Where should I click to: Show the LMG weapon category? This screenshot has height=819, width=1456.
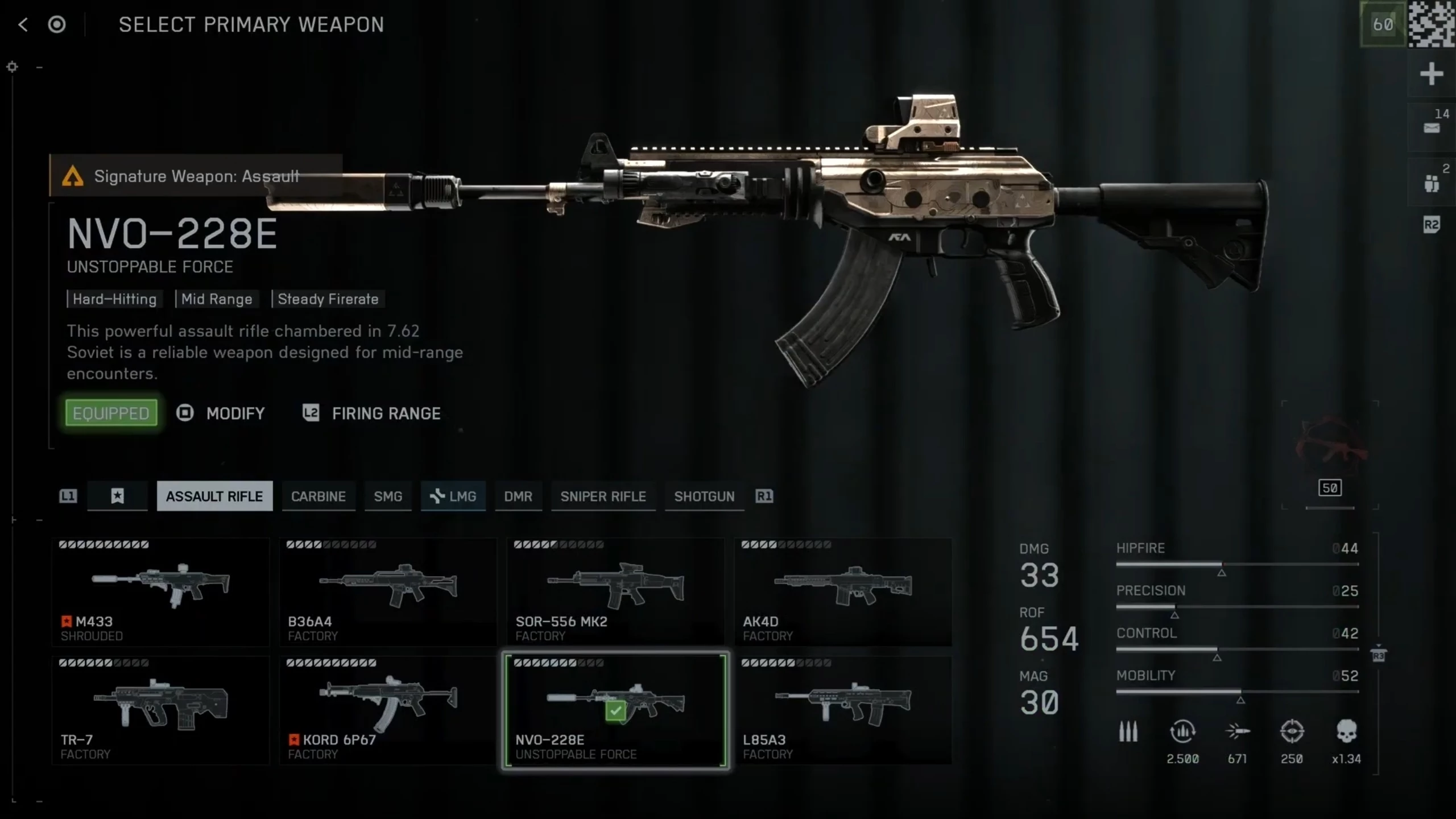(453, 497)
